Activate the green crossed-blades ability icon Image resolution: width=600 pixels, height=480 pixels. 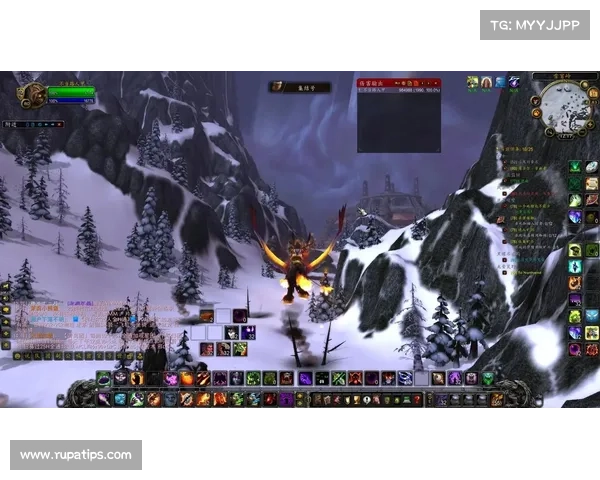(x=338, y=378)
